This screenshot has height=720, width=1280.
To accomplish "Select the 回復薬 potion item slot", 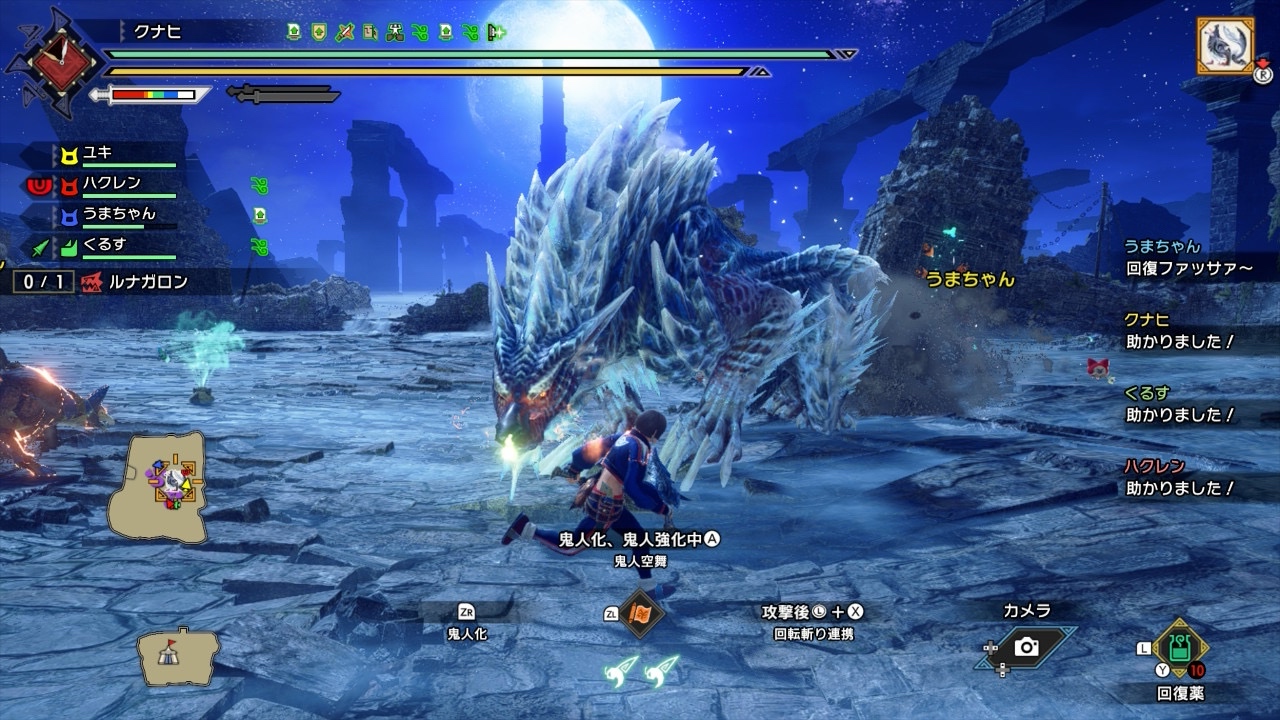I will click(1181, 648).
